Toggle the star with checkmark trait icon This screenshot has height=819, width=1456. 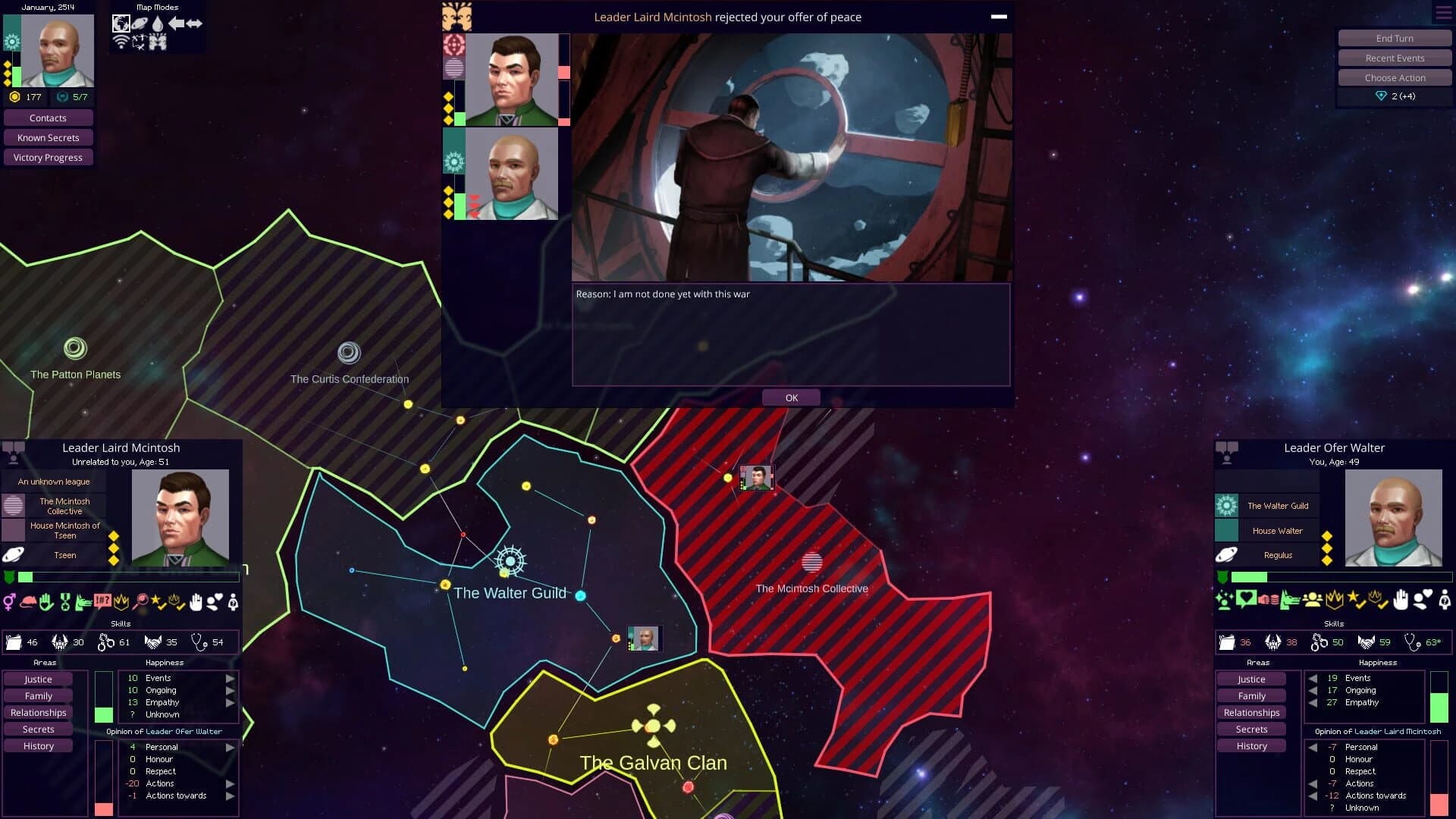pos(158,602)
